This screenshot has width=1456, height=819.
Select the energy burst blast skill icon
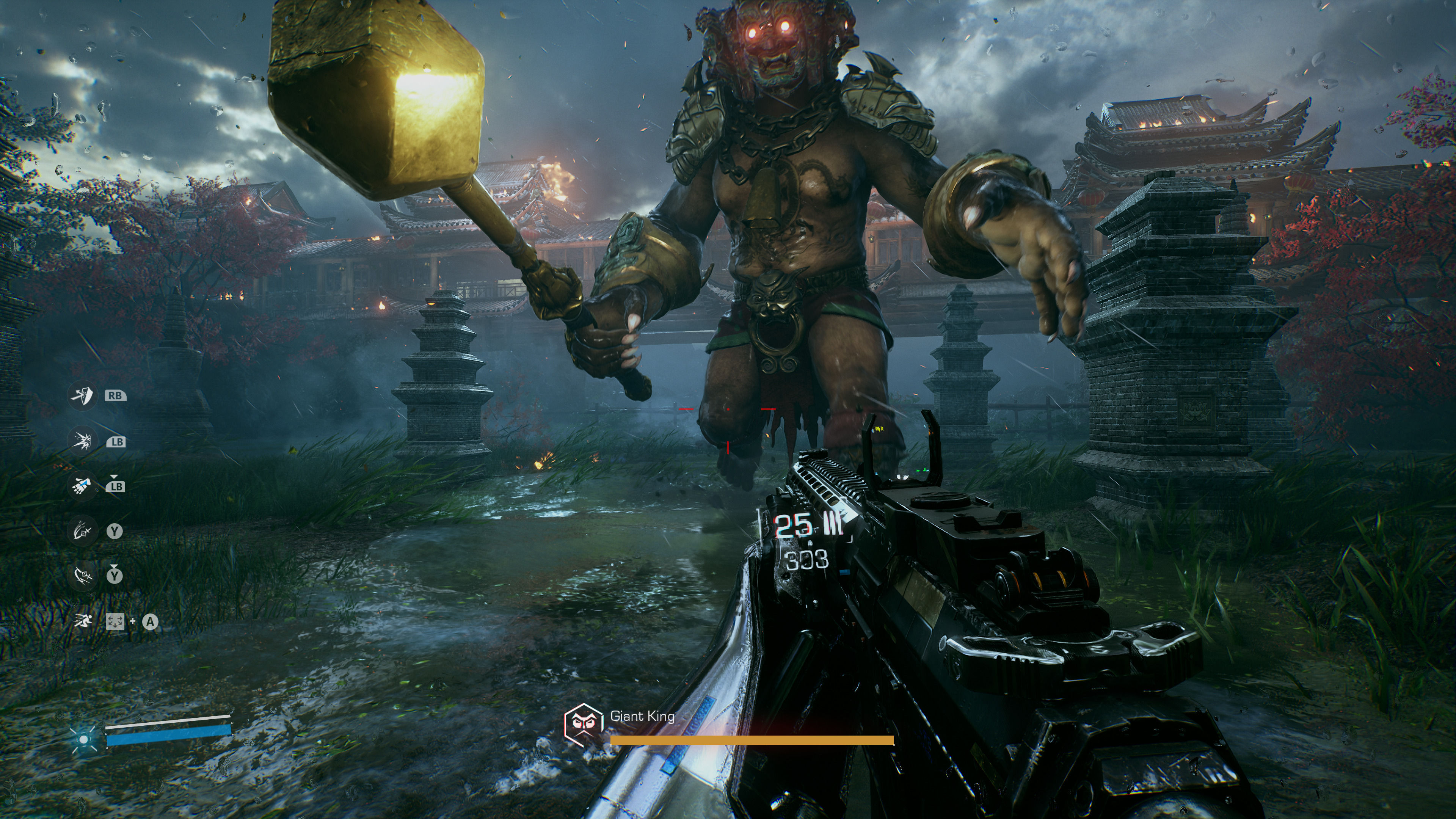point(83,440)
